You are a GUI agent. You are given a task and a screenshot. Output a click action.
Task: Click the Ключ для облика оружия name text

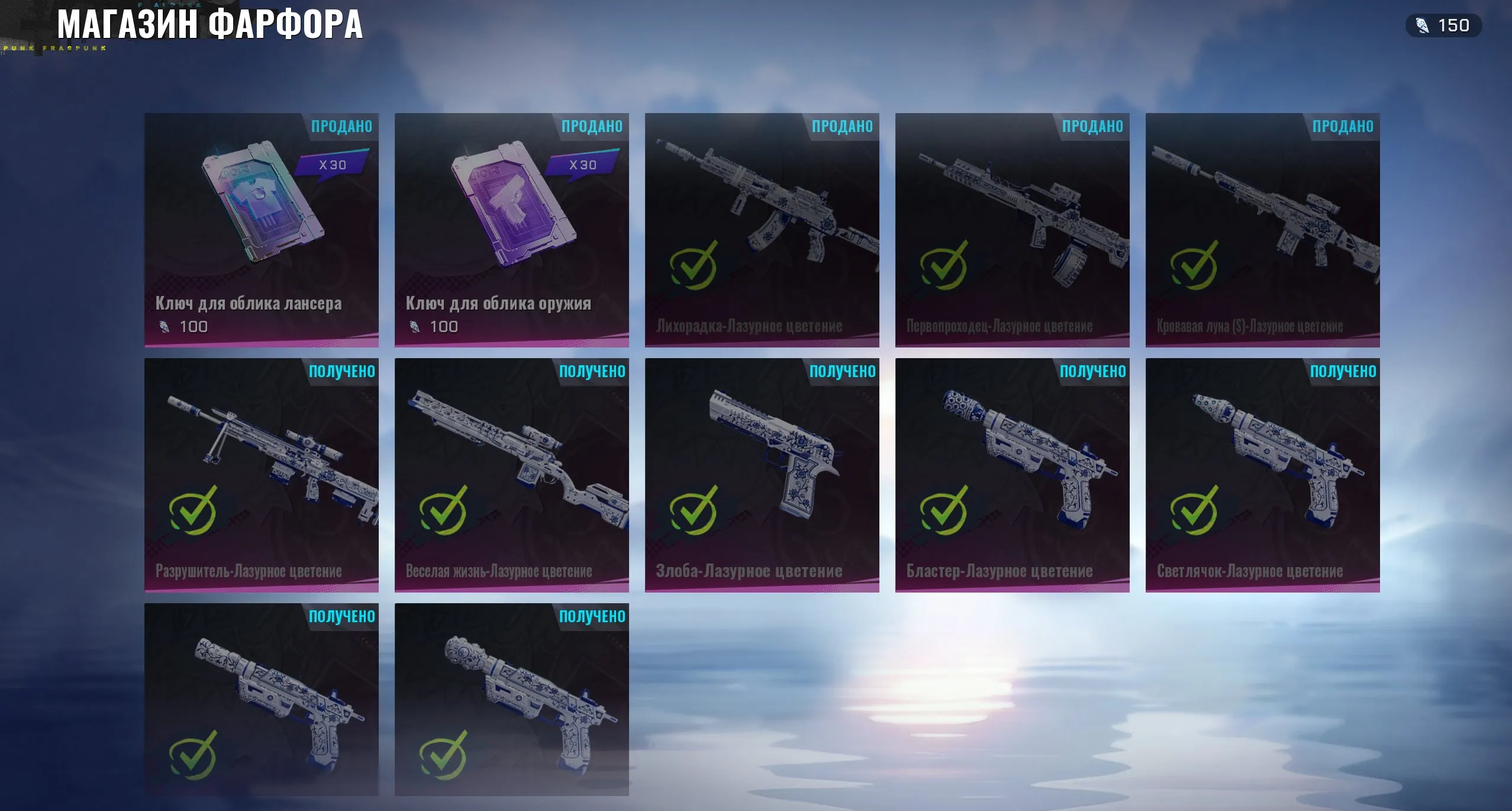point(499,303)
